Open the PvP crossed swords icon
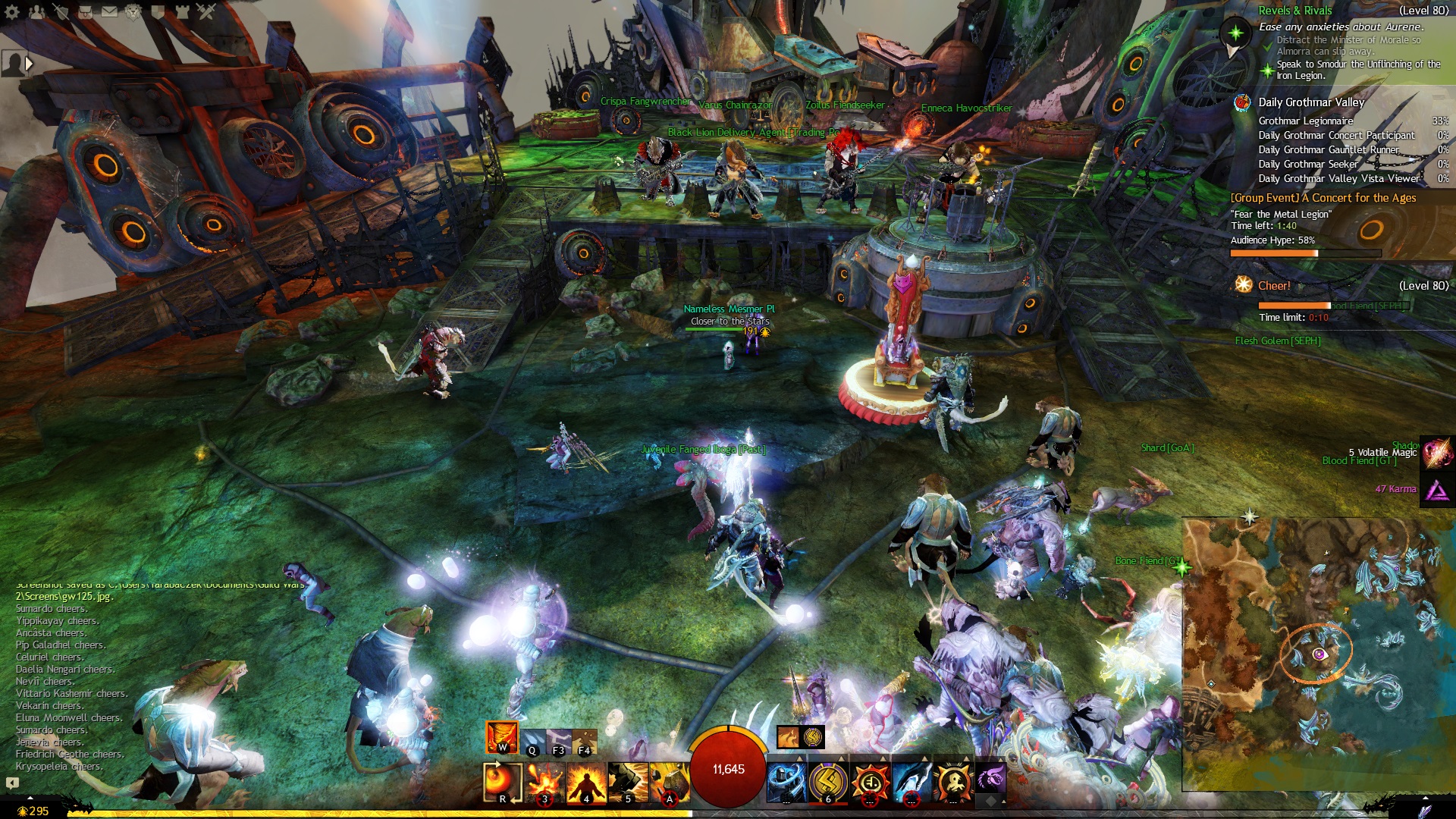This screenshot has width=1456, height=819. click(206, 11)
